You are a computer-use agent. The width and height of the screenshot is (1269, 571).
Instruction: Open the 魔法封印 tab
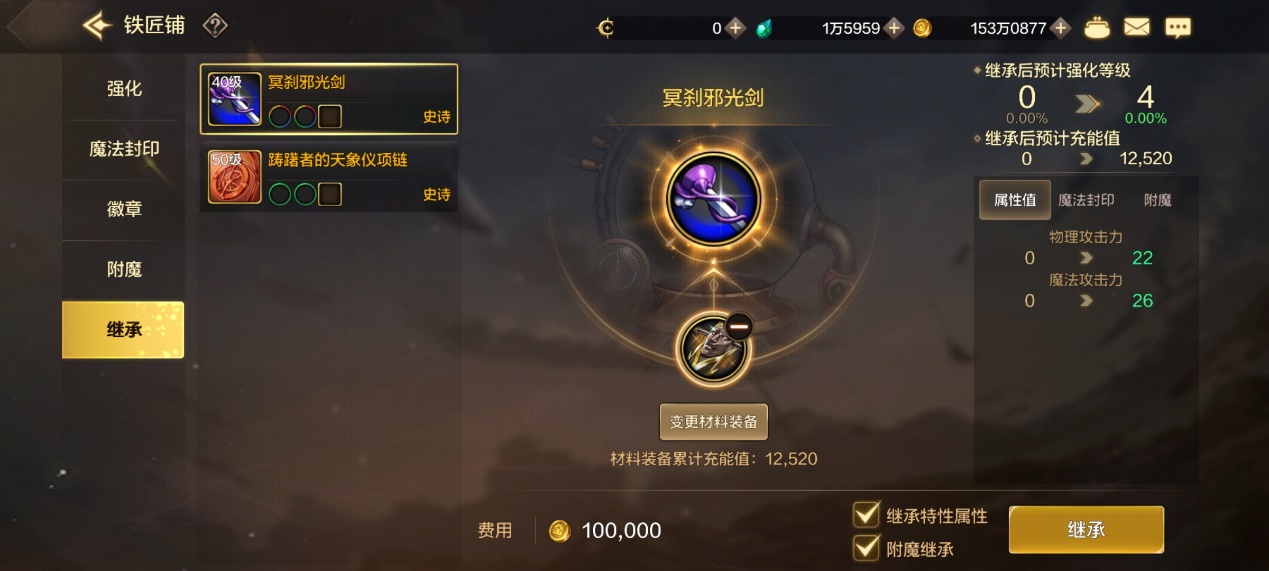click(x=124, y=149)
